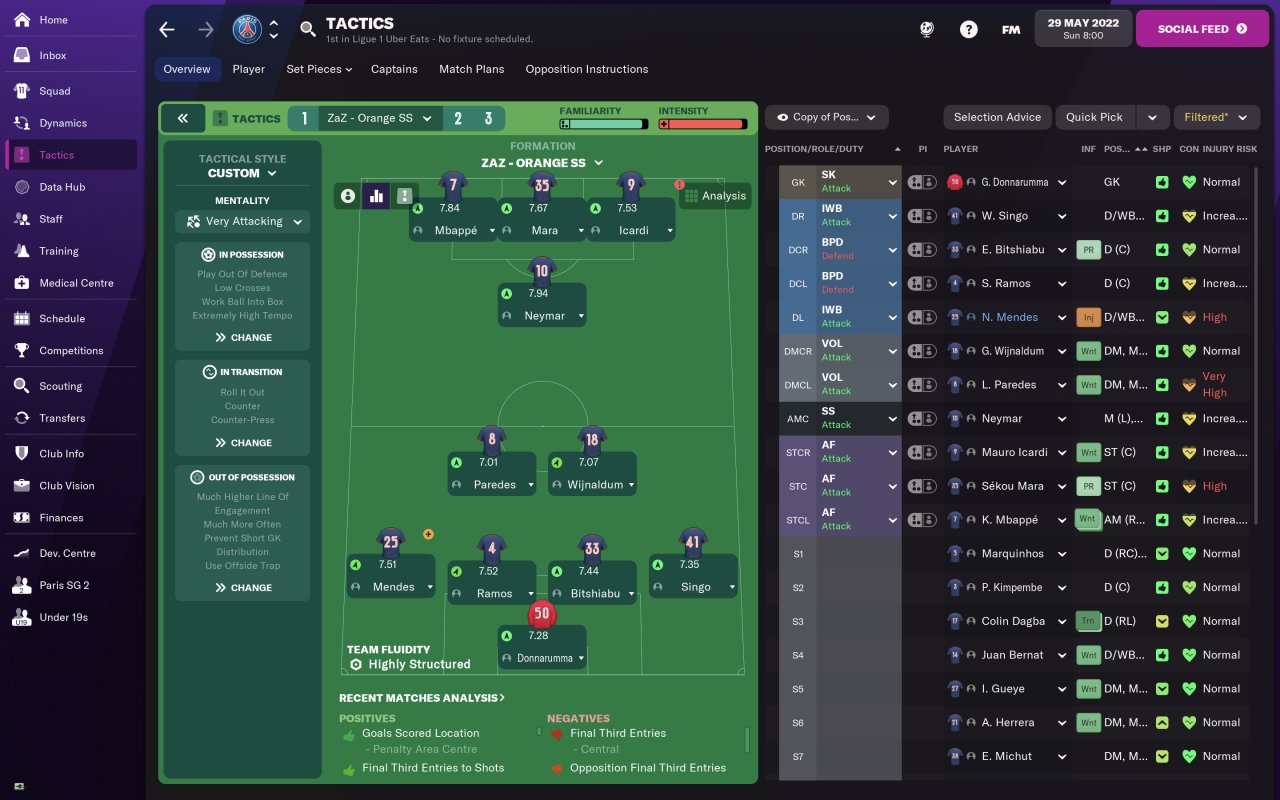The height and width of the screenshot is (800, 1280).
Task: Select tactic slot number 2
Action: point(458,118)
